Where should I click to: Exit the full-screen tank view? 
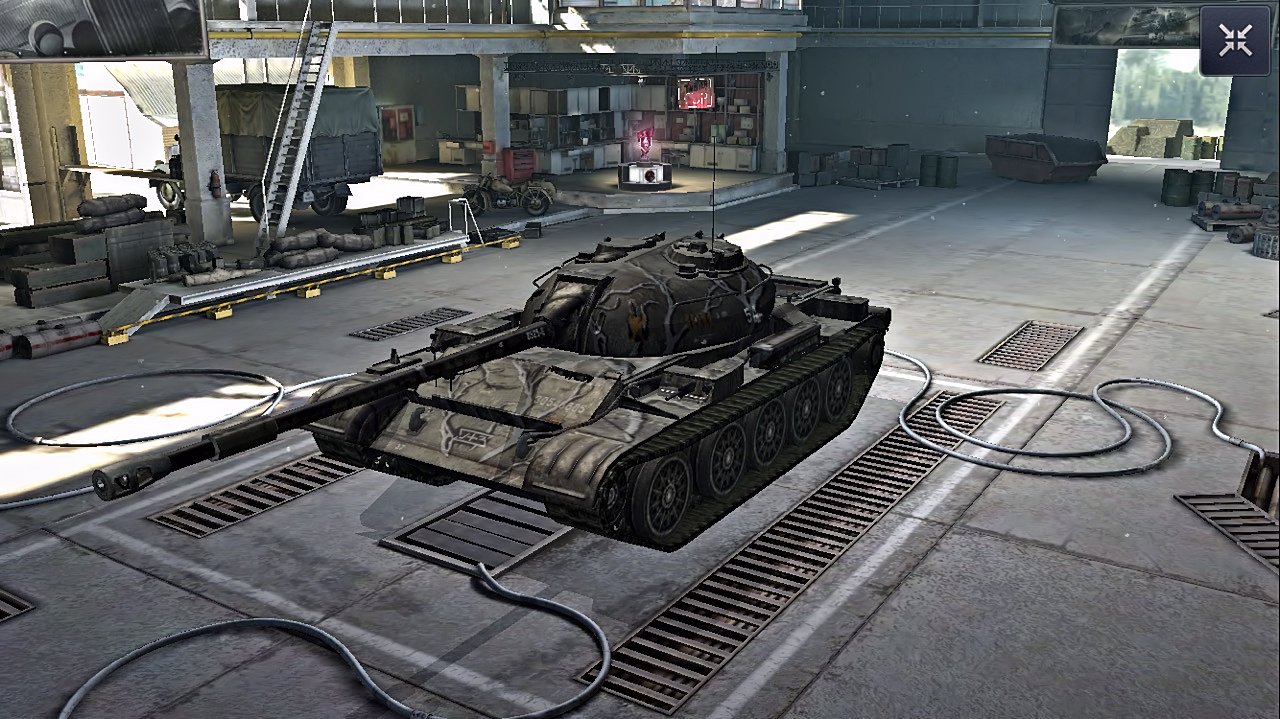click(x=1235, y=41)
